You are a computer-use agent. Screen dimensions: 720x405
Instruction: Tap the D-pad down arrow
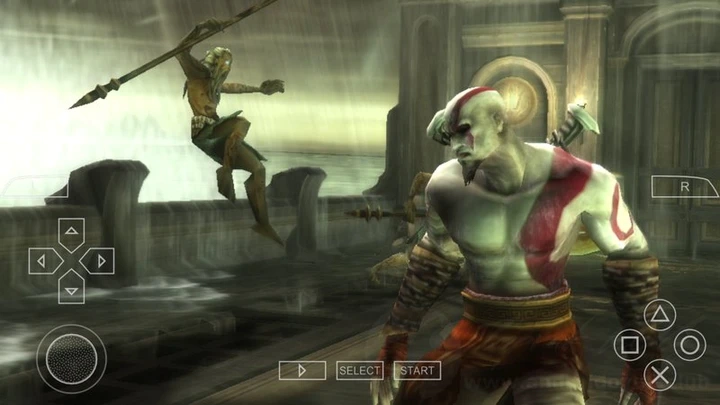[x=71, y=289]
